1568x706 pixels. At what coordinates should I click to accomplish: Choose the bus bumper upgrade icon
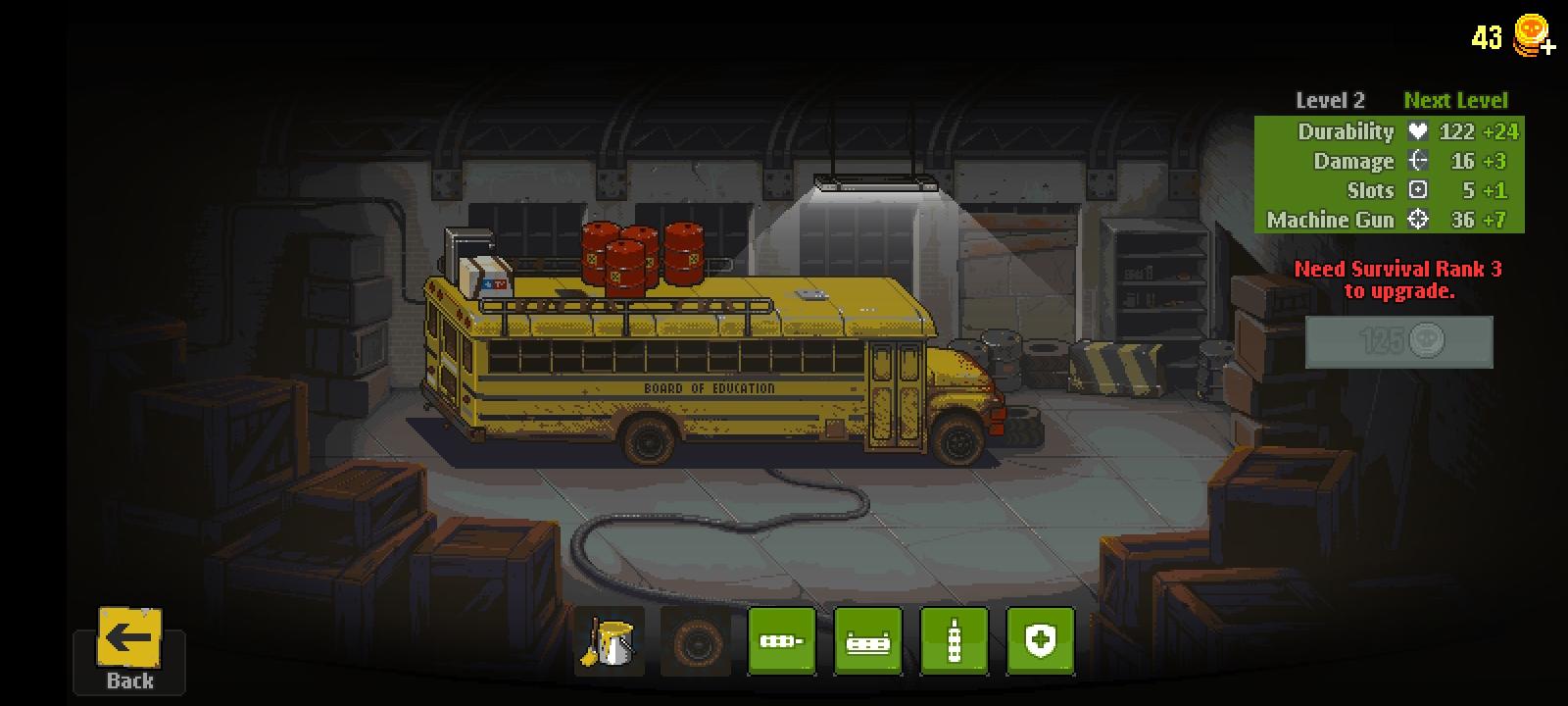pos(867,642)
